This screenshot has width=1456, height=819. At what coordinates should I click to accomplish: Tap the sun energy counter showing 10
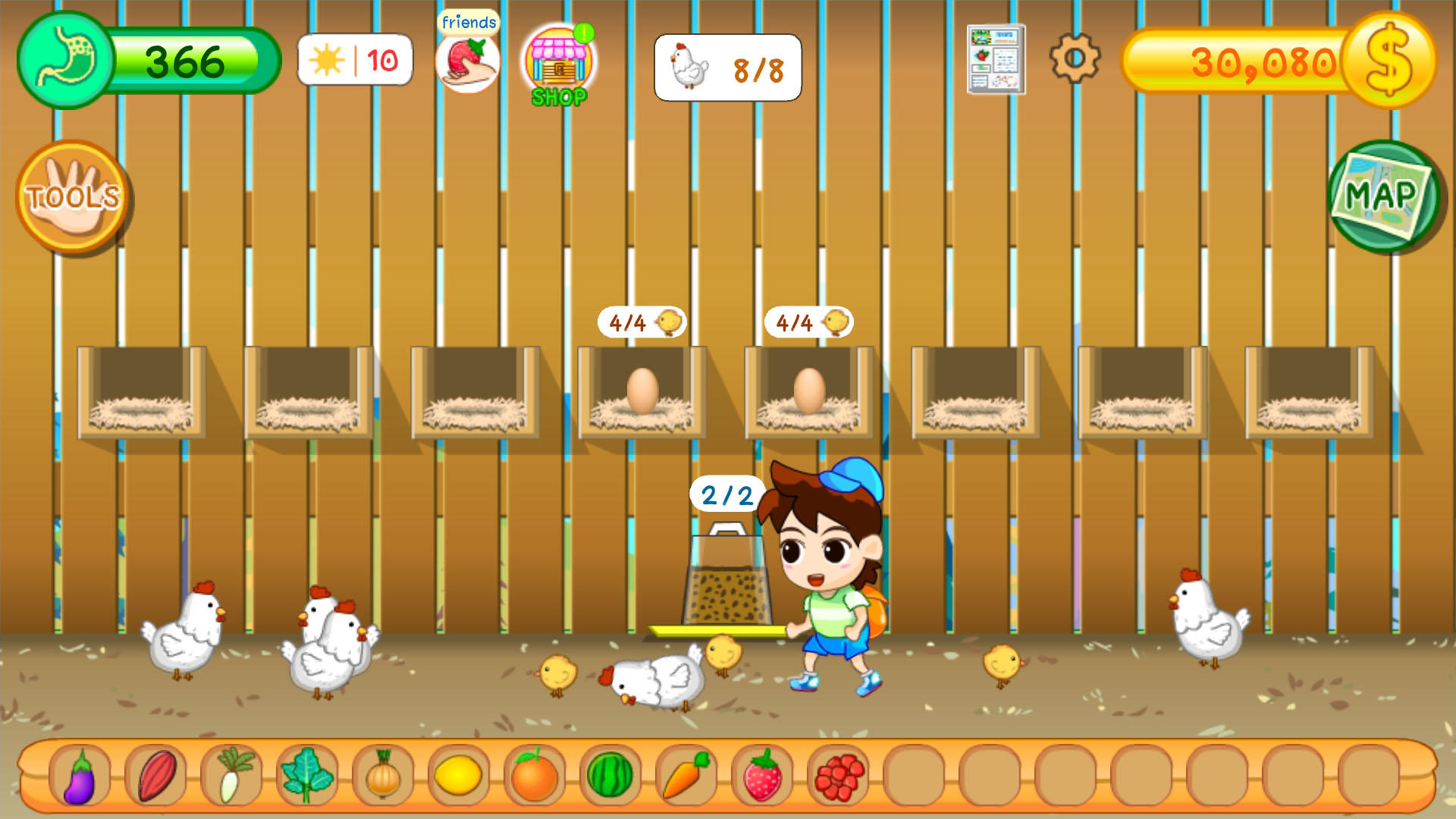(353, 61)
